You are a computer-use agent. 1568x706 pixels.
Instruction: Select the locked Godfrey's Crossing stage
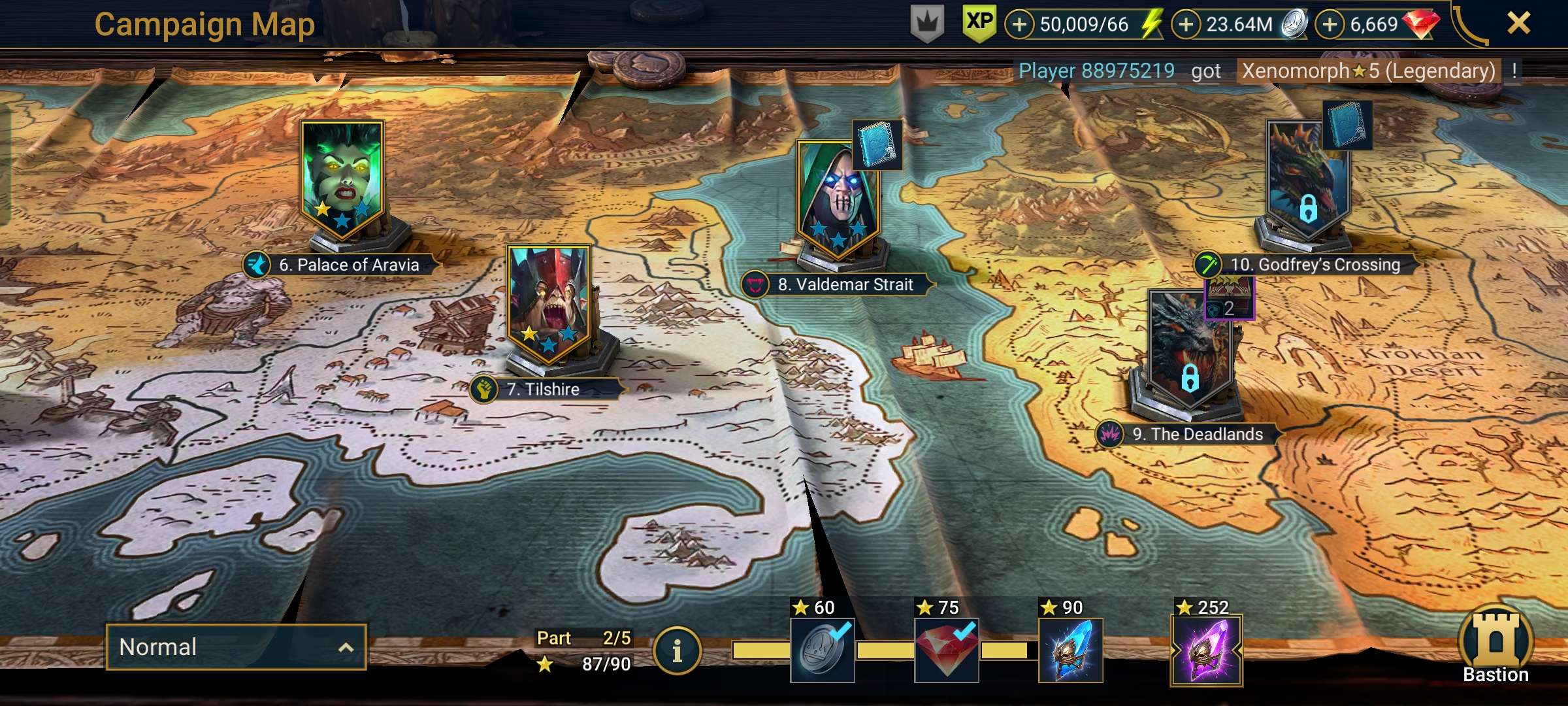click(1307, 183)
